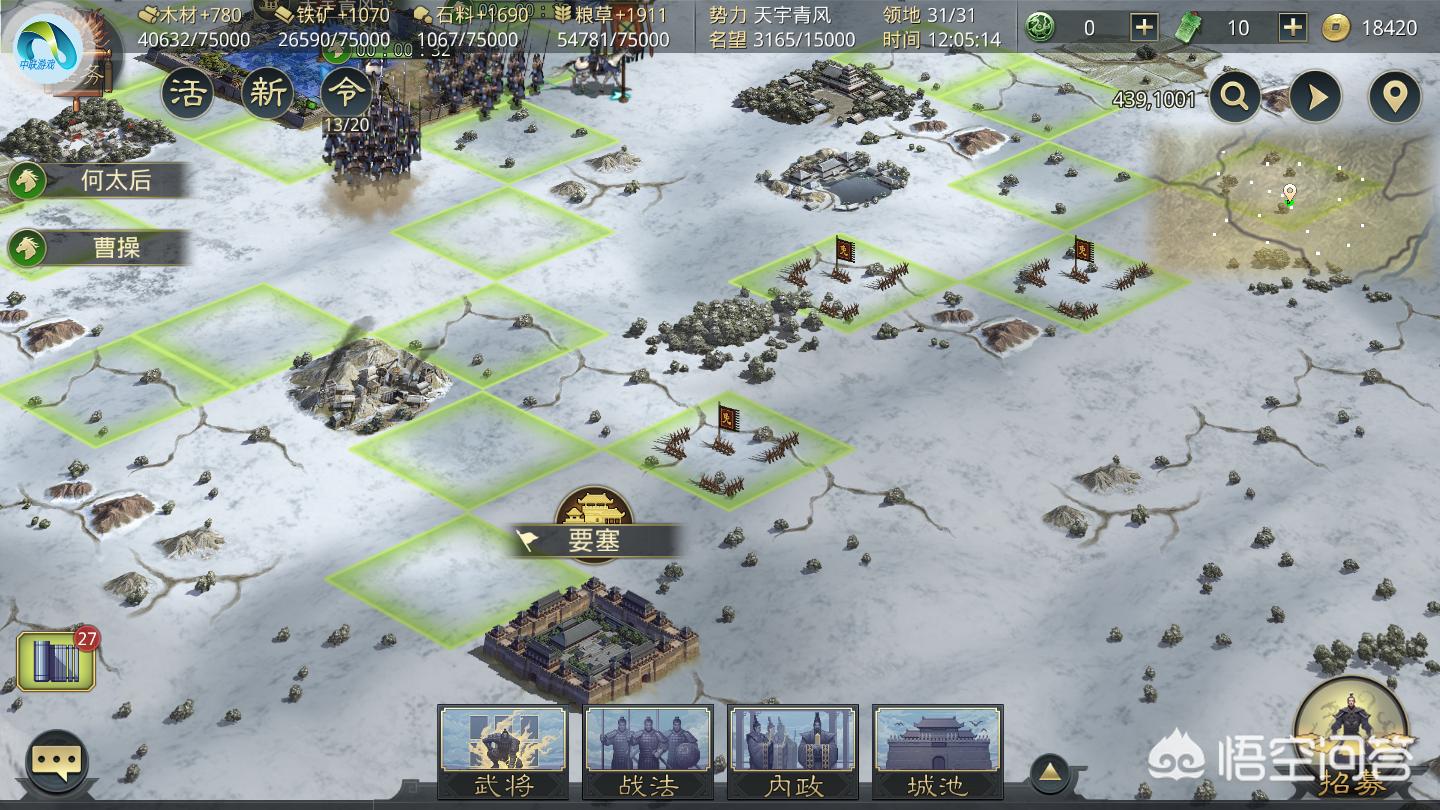Open the 战法 tactics menu
Screen dimensions: 1440x810
click(x=648, y=751)
